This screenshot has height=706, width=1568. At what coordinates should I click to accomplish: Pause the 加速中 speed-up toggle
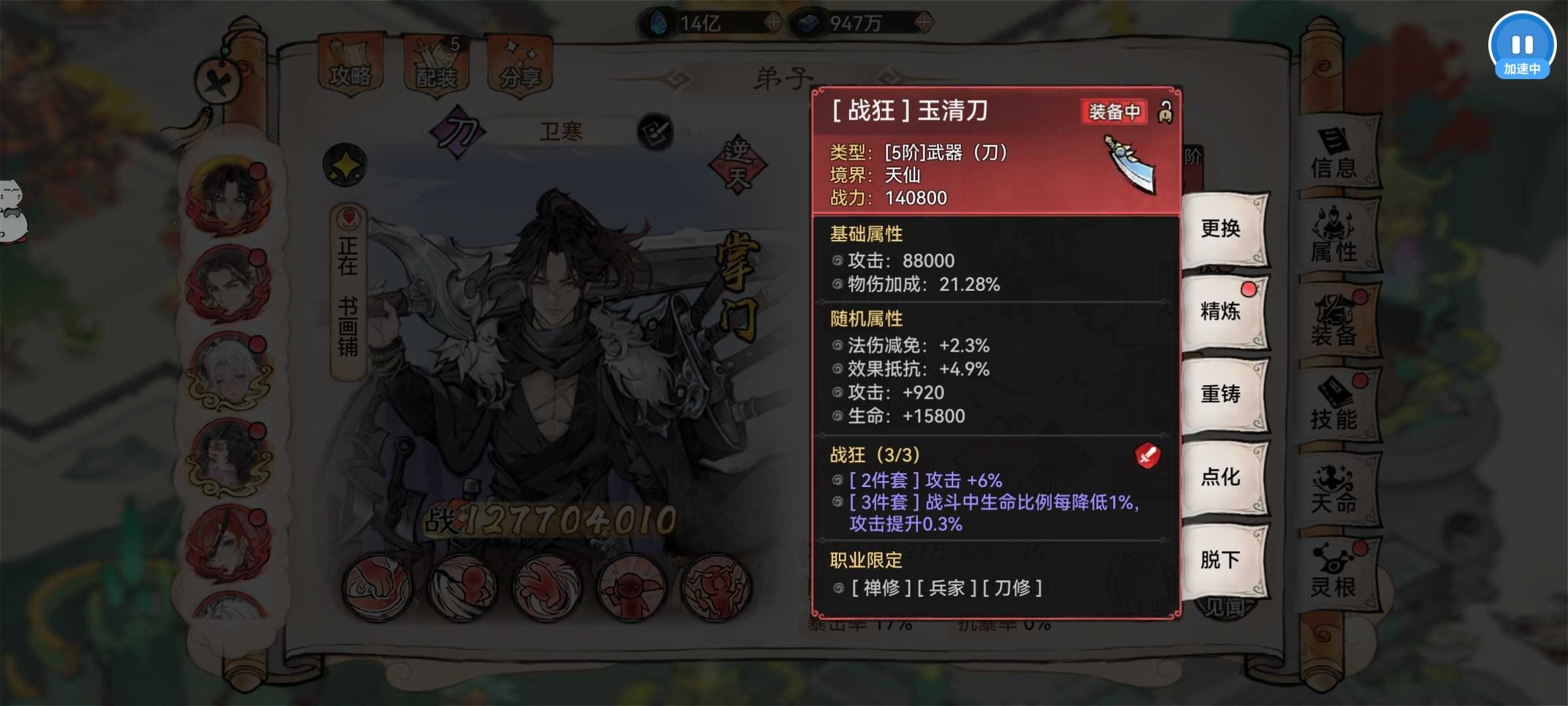point(1523,46)
